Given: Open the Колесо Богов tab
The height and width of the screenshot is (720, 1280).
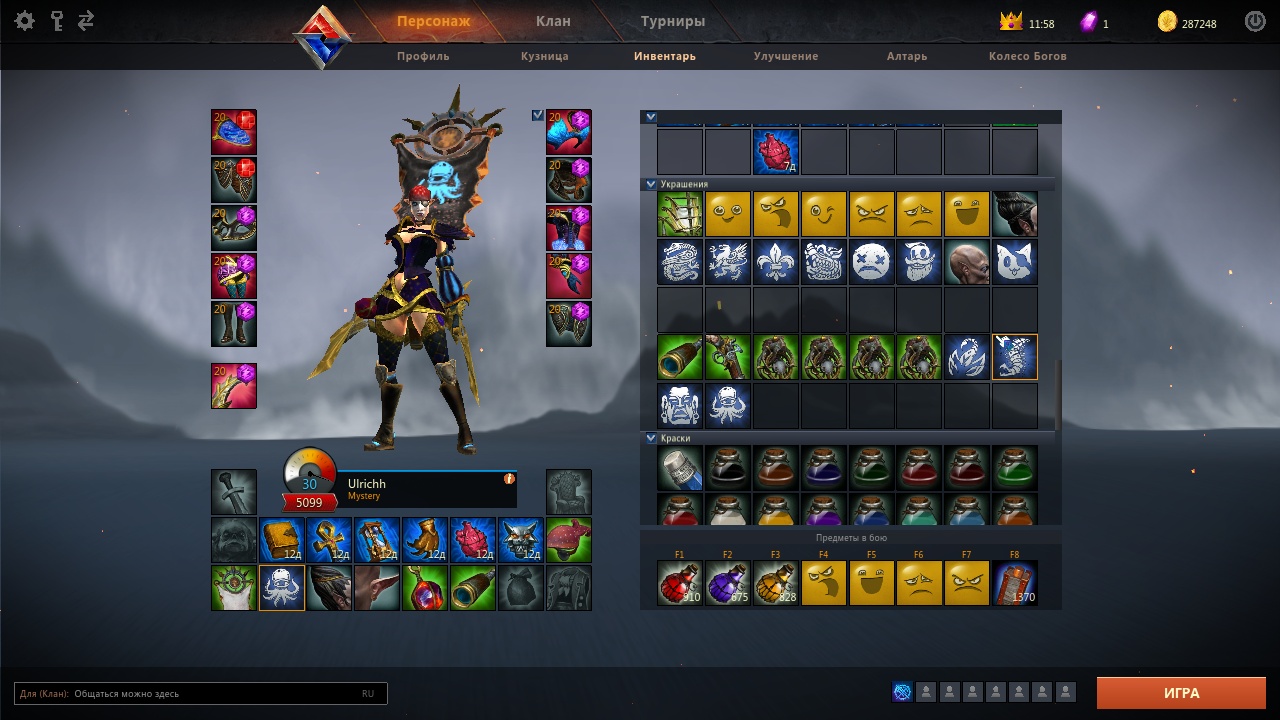Looking at the screenshot, I should (x=1028, y=56).
